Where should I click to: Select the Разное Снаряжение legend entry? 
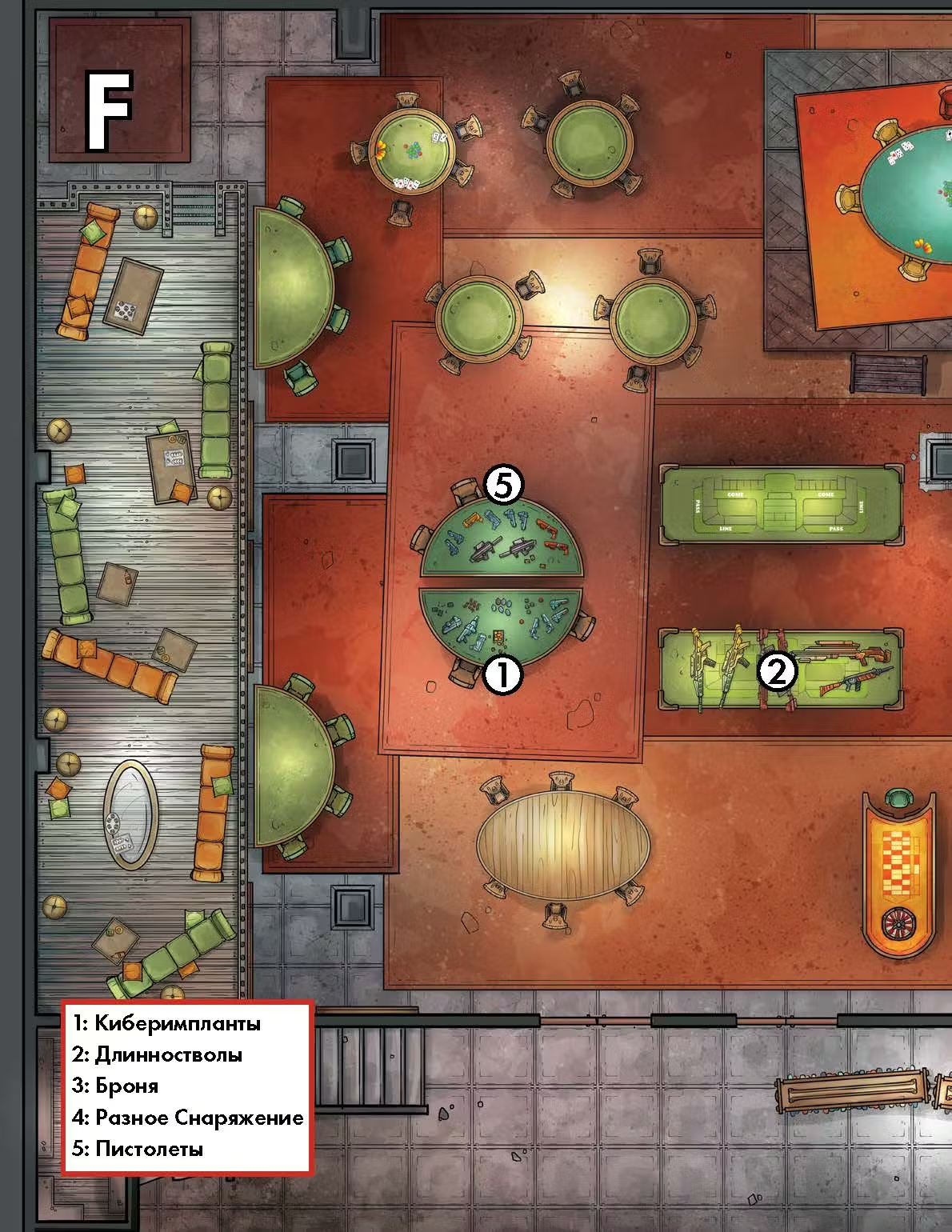tap(188, 1118)
